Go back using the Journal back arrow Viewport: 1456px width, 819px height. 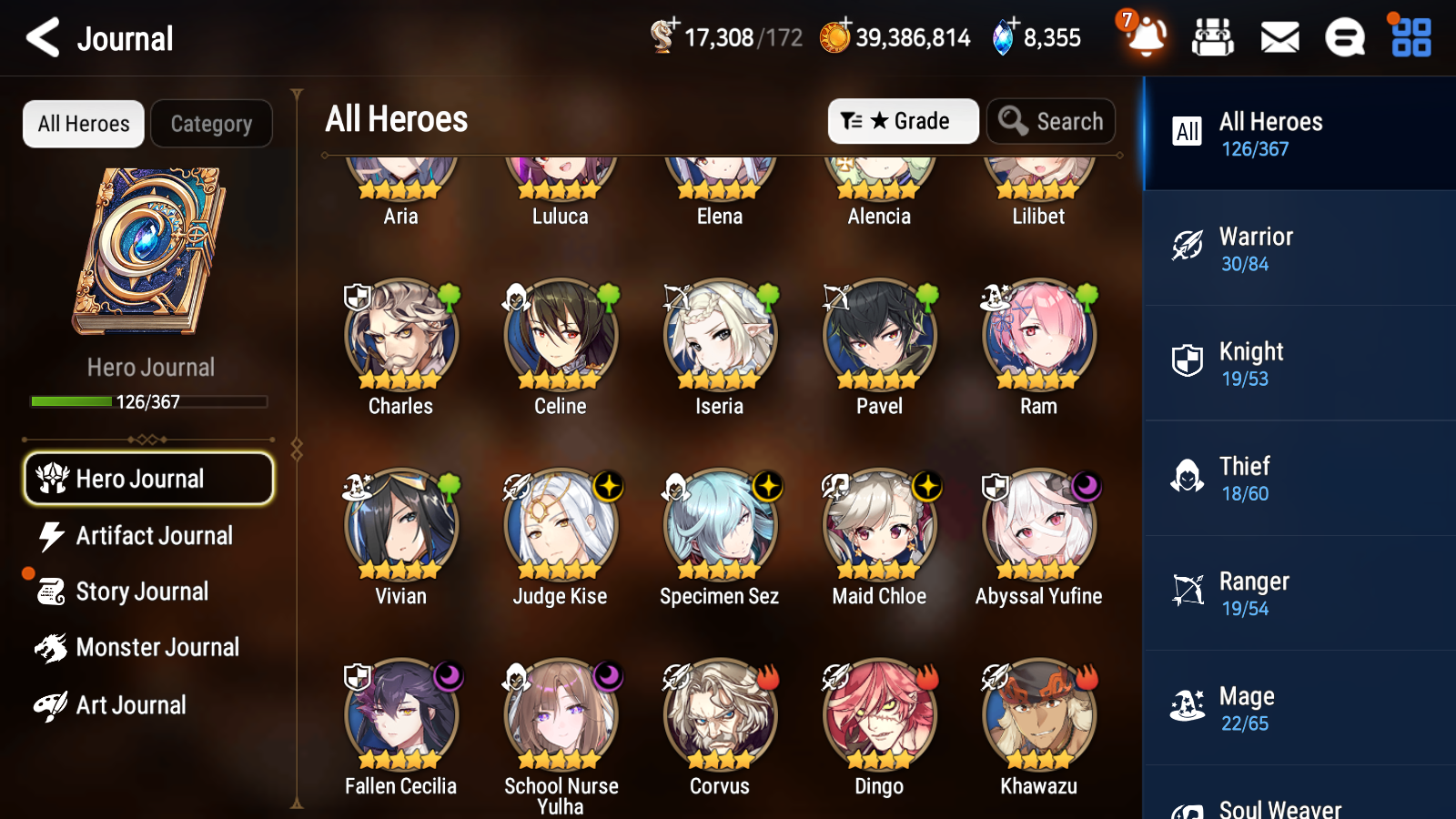click(40, 37)
